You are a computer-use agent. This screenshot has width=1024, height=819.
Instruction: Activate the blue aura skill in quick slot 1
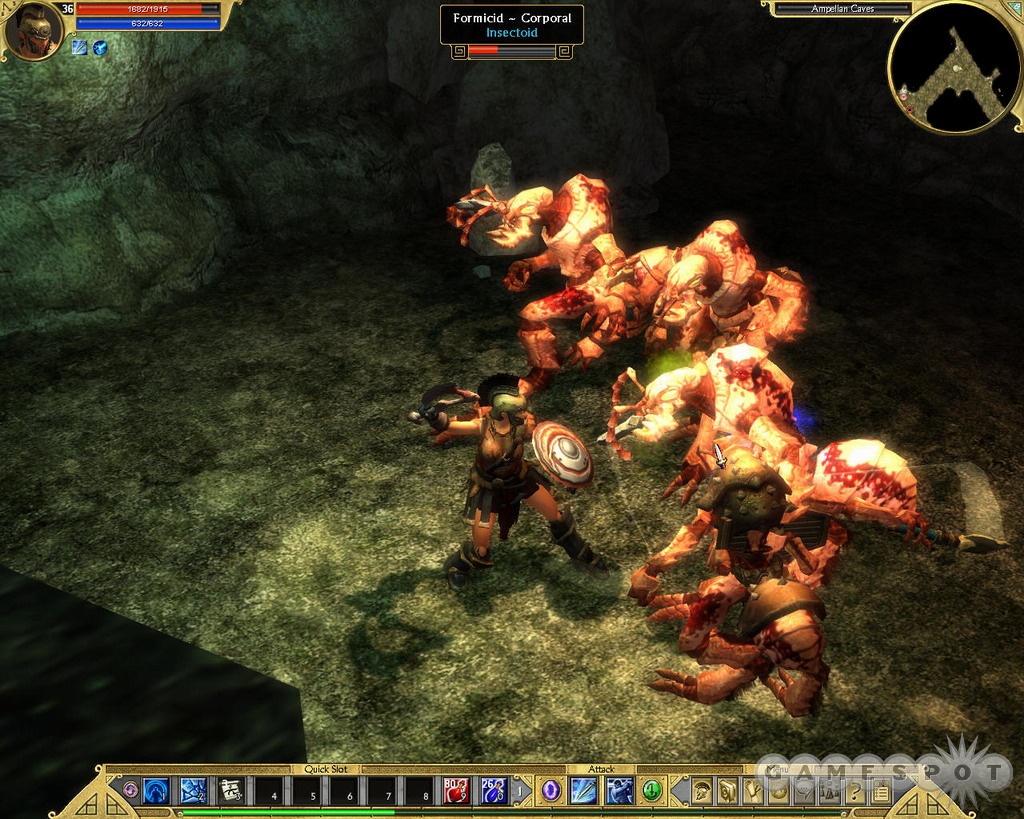click(x=155, y=791)
